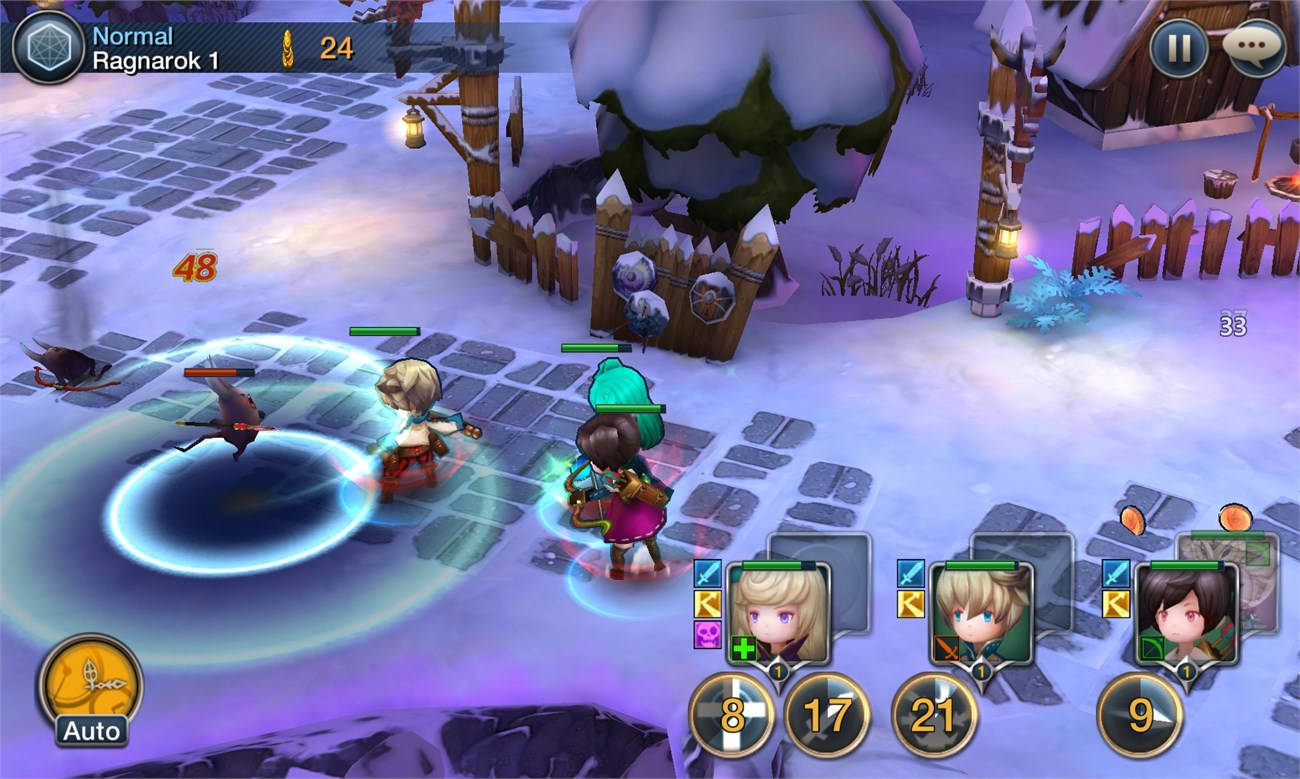Select the dark-haired archer girl portrait
This screenshot has width=1300, height=779.
click(x=1187, y=613)
